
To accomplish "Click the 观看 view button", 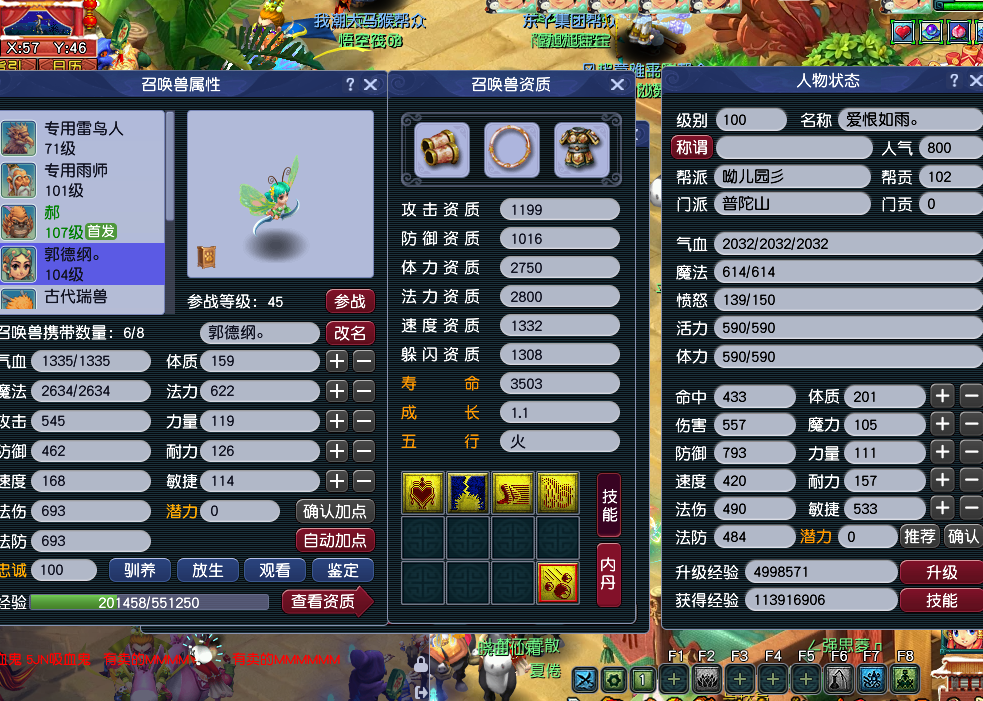I will point(275,570).
